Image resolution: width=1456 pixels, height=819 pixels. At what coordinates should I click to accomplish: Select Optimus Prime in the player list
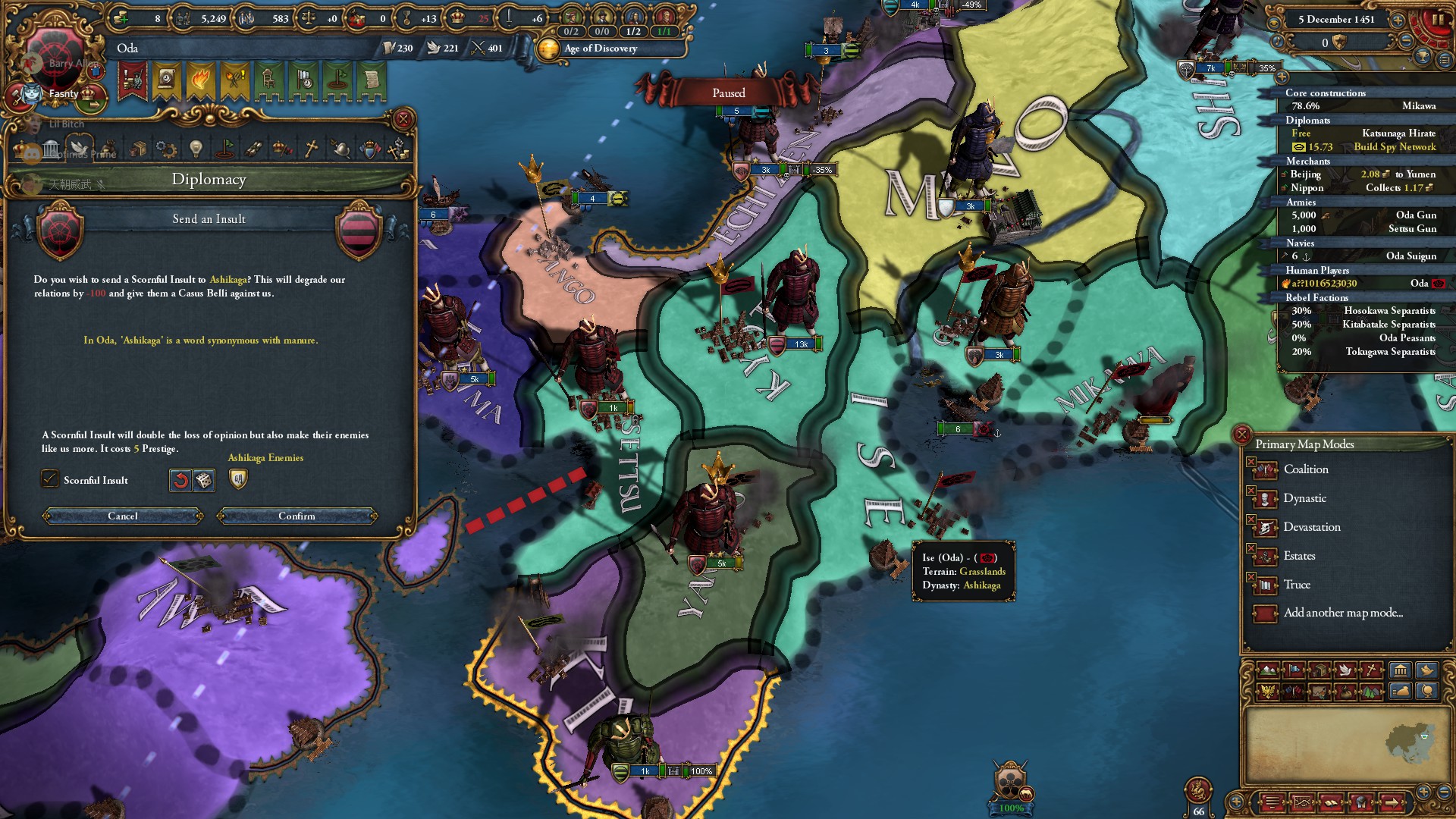coord(82,153)
